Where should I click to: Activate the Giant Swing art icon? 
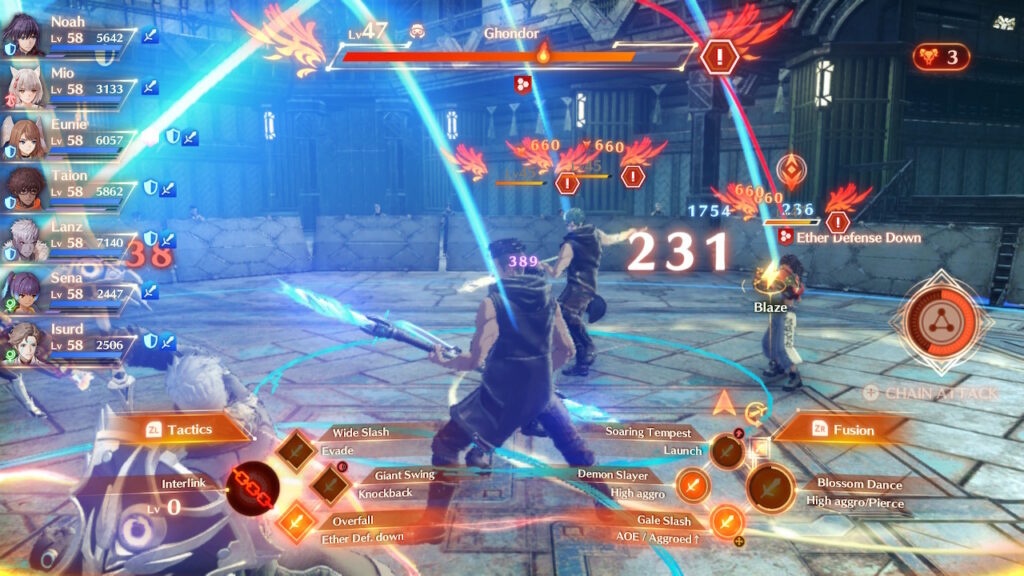pyautogui.click(x=329, y=485)
